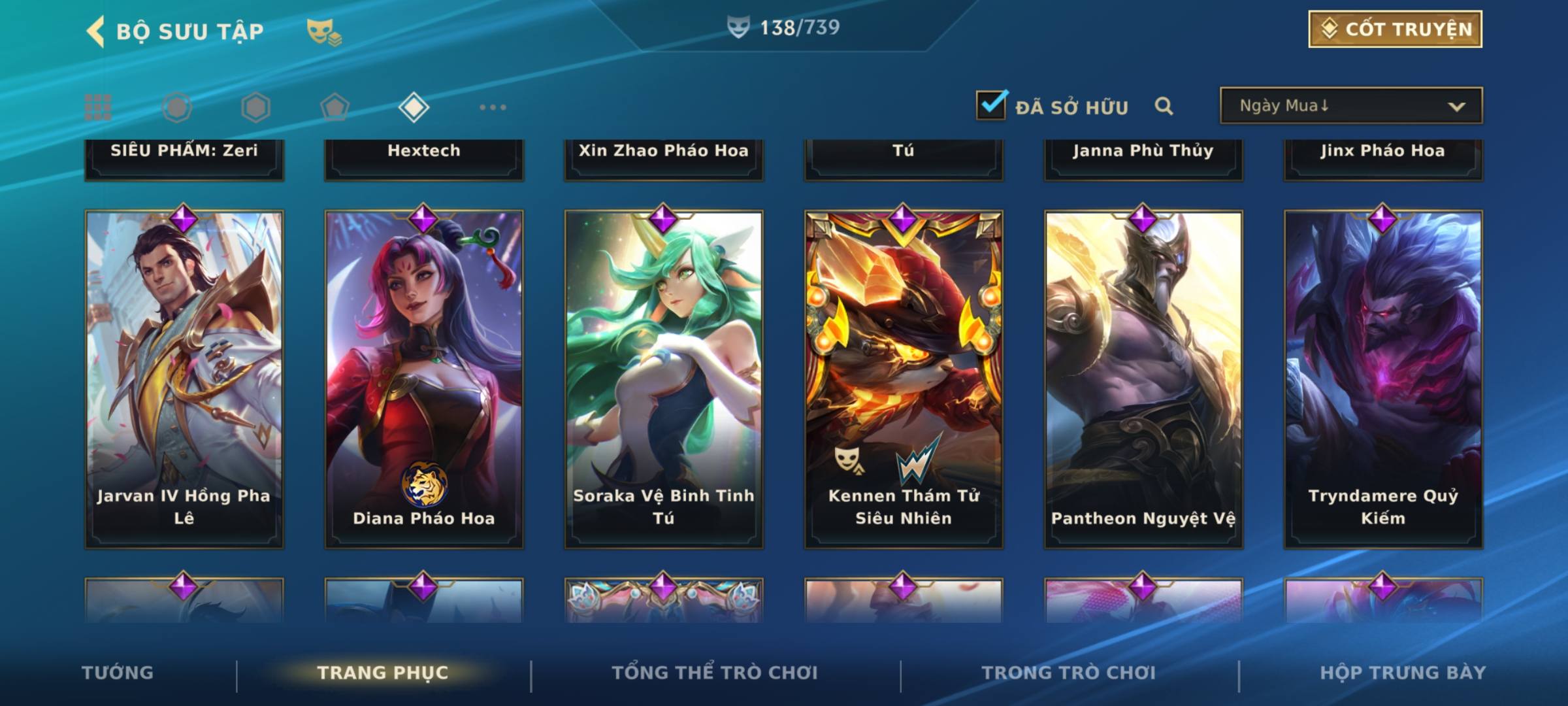The image size is (1568, 706).
Task: Select the grid all-rarities filter
Action: point(98,107)
